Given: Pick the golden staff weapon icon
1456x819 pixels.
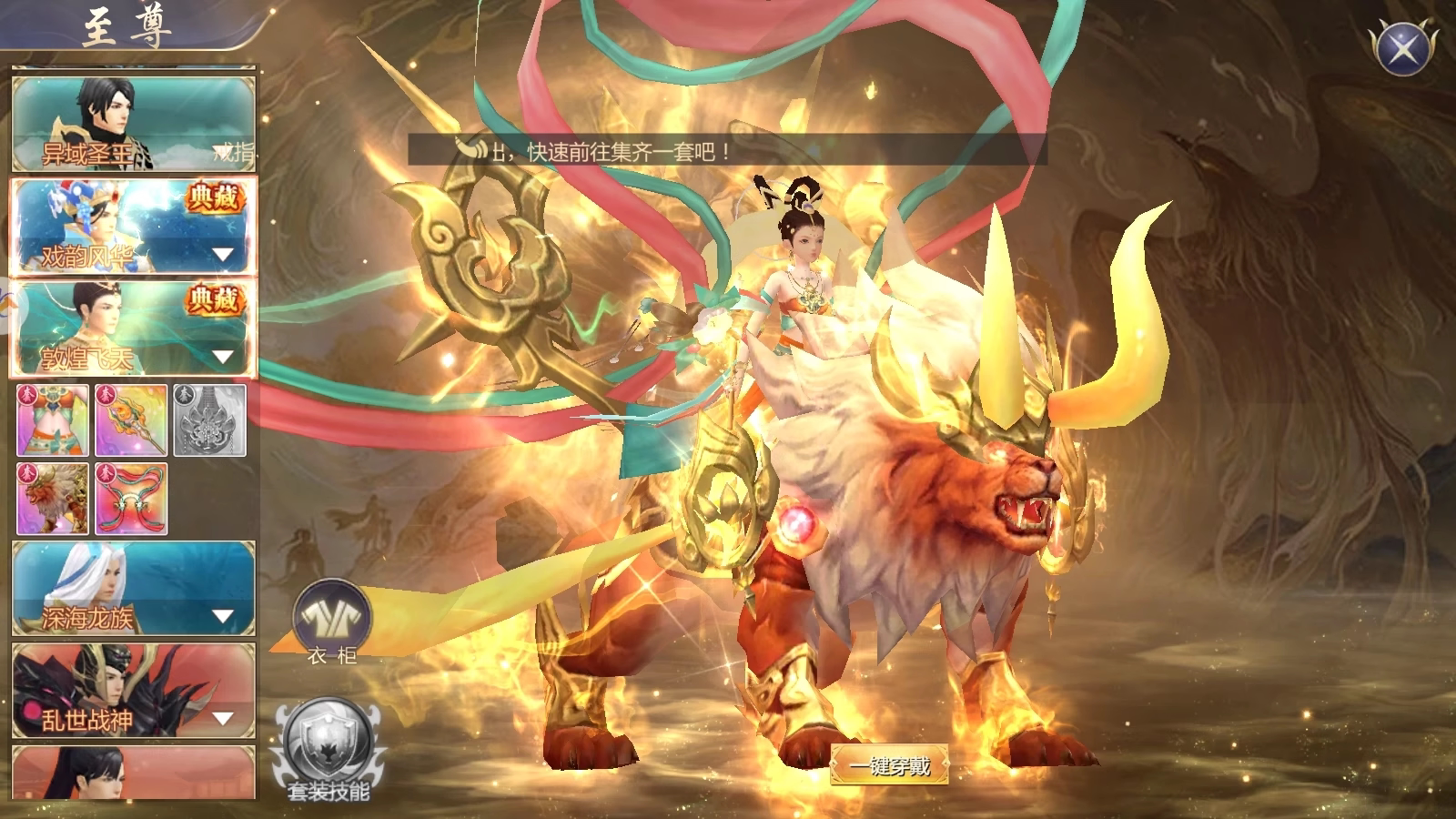Looking at the screenshot, I should click(131, 420).
